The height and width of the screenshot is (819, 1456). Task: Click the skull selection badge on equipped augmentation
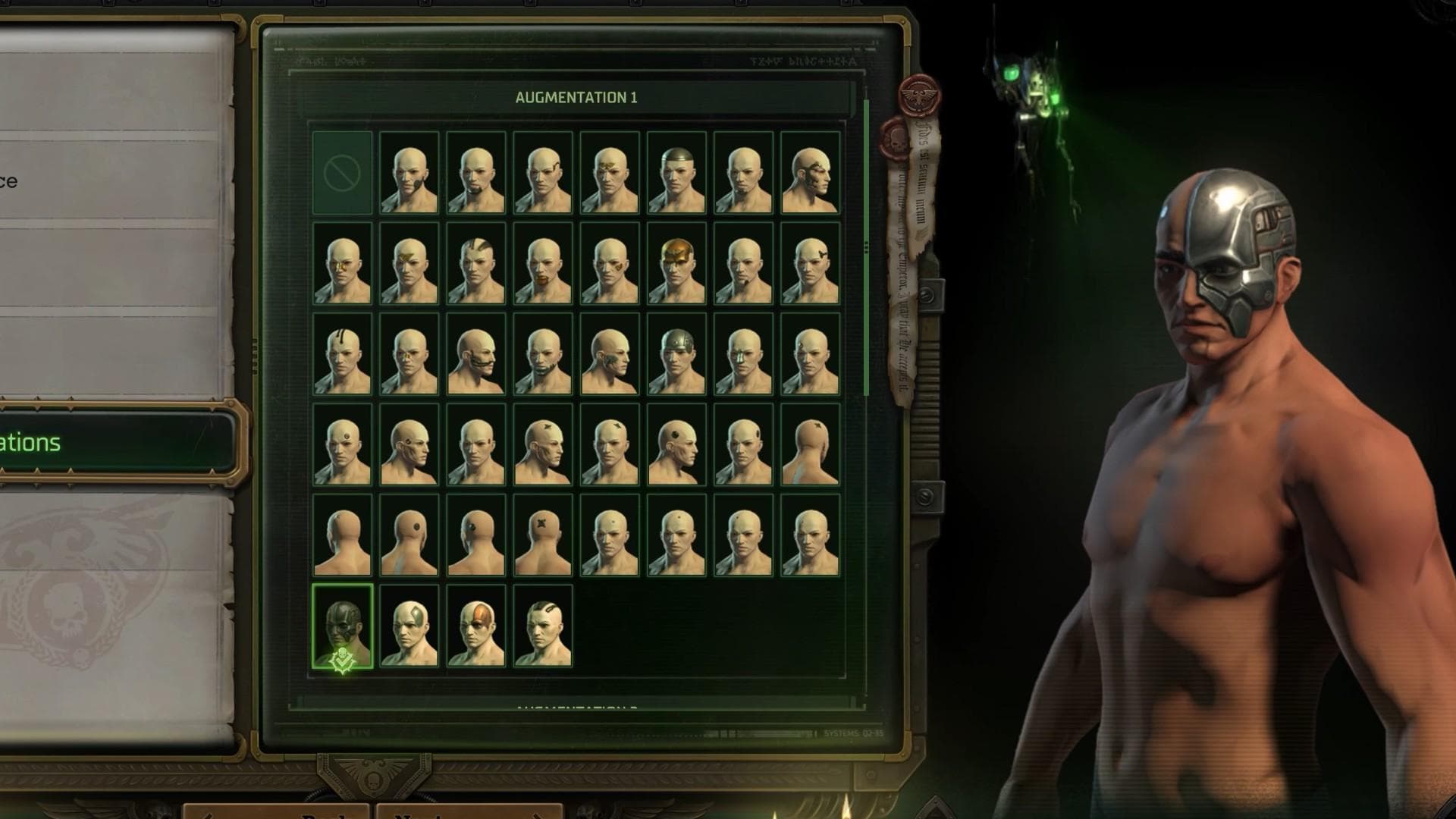pos(342,658)
